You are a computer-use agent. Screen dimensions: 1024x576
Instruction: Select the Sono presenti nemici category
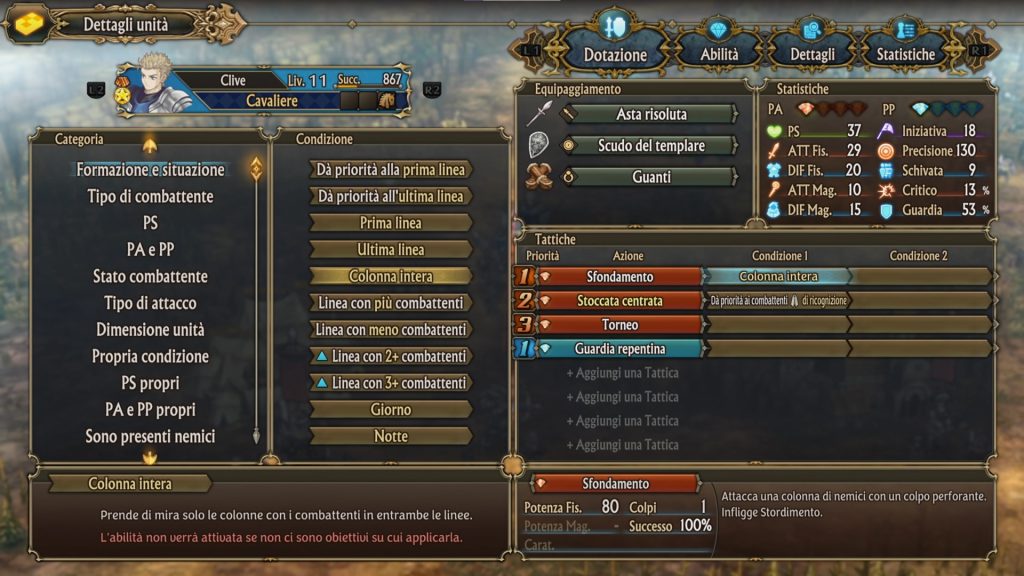pyautogui.click(x=150, y=436)
